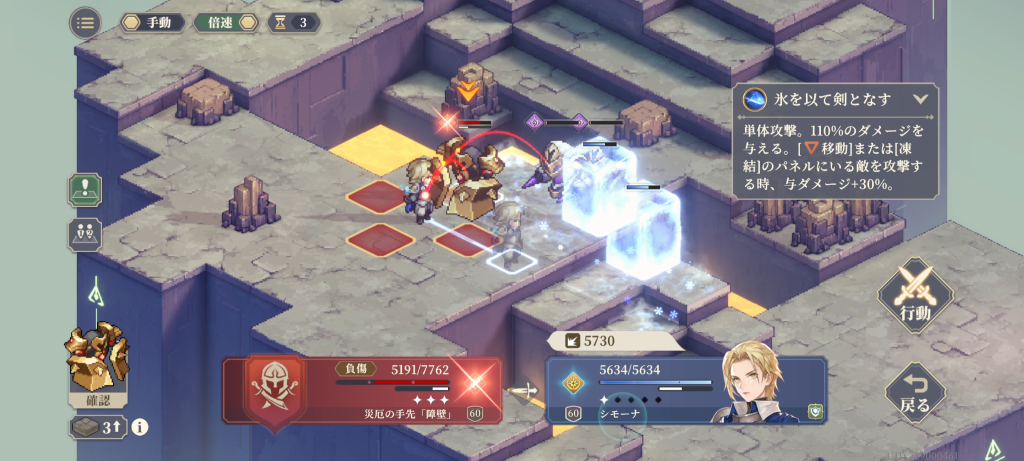View Simona's (シモーナ) character info panel

[680, 390]
